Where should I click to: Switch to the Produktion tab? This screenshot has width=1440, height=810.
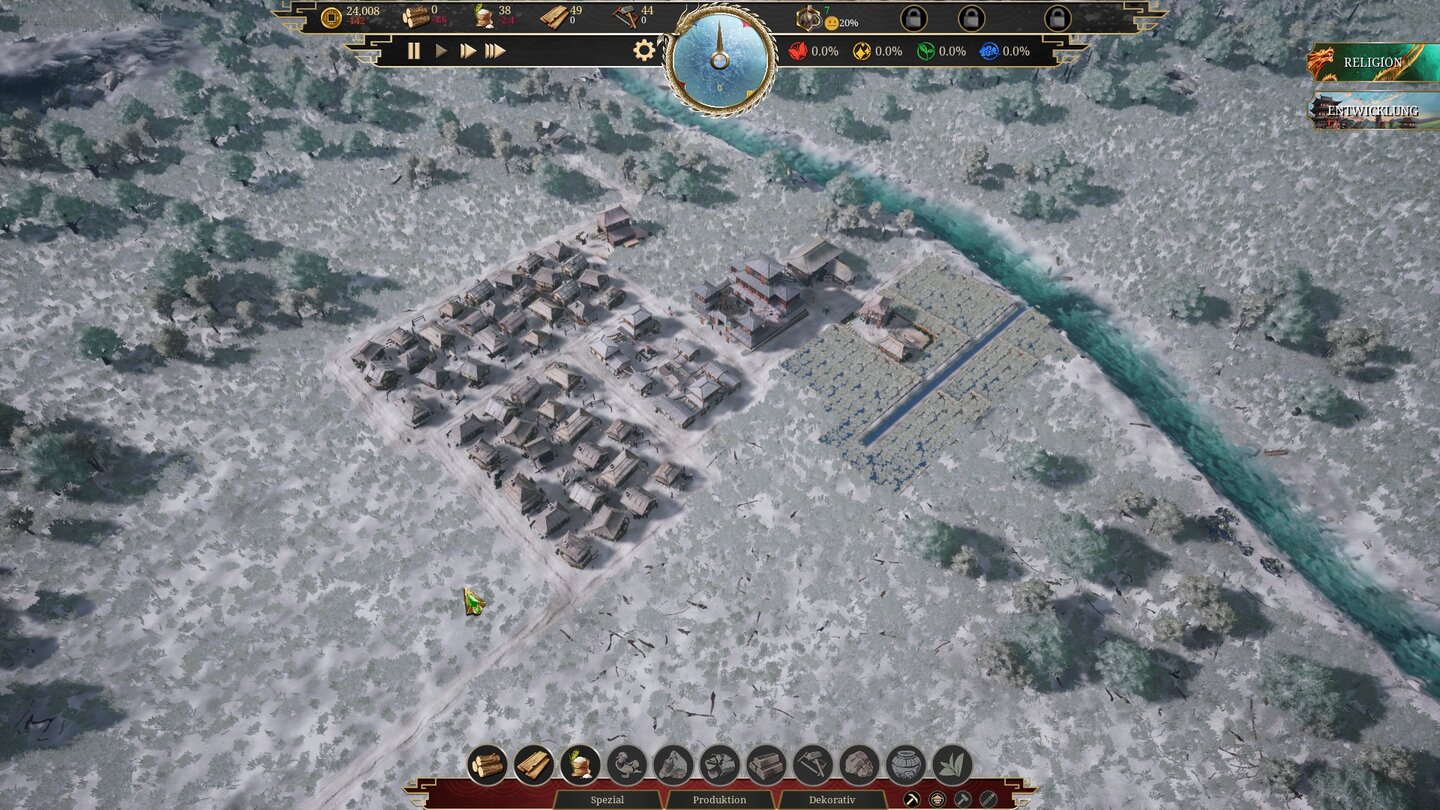point(719,800)
